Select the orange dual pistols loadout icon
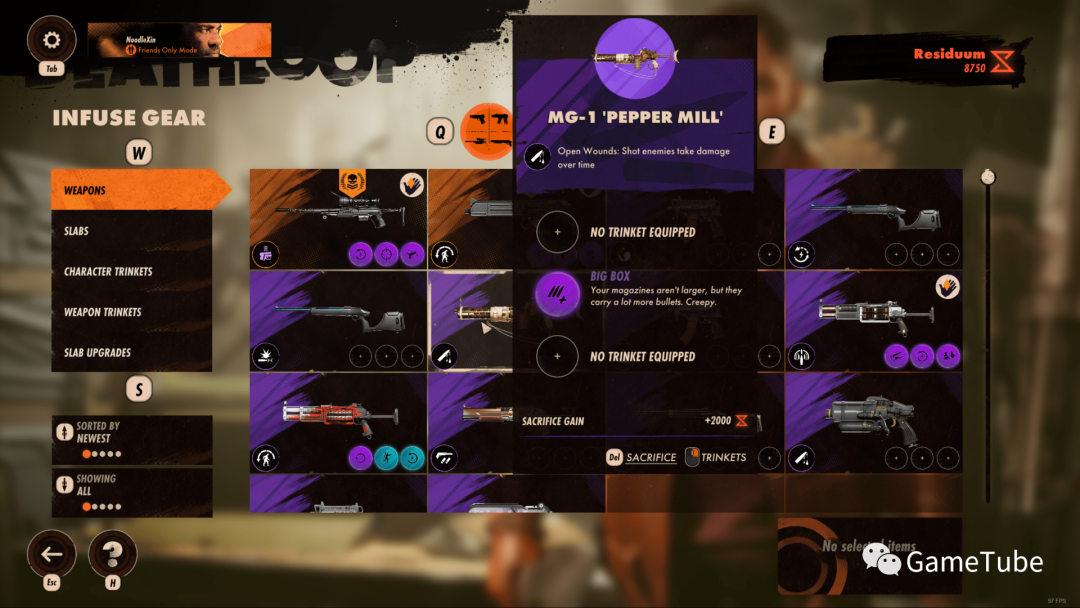Image resolution: width=1080 pixels, height=608 pixels. tap(489, 130)
